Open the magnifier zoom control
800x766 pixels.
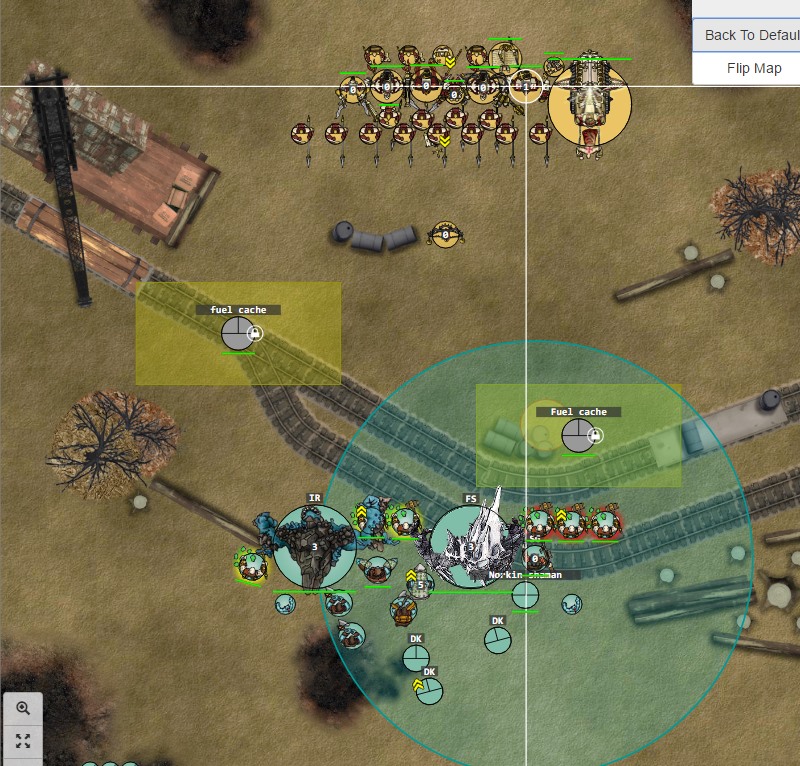(23, 708)
